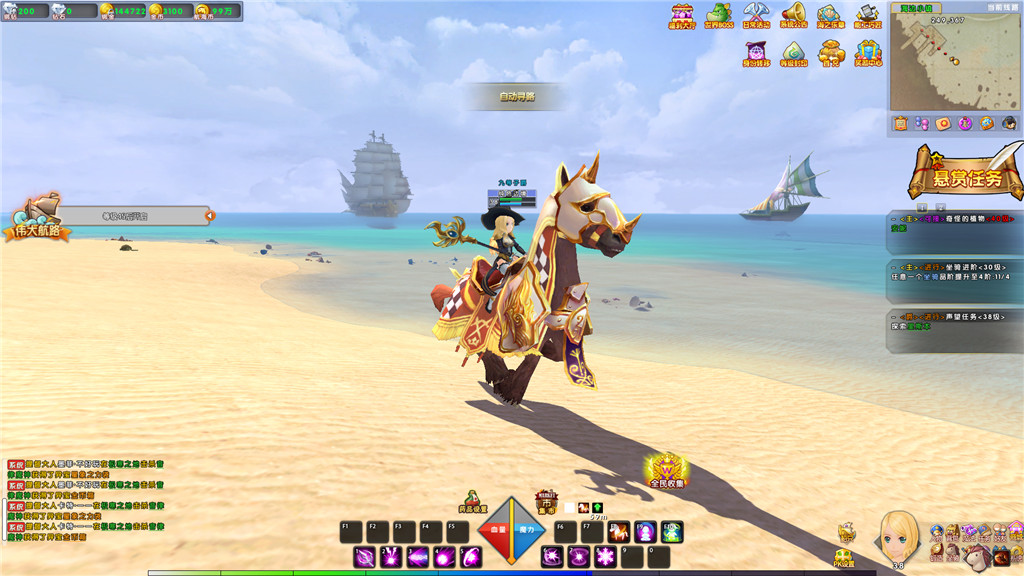The height and width of the screenshot is (576, 1024).
Task: Open the 药品设置 potion settings icon
Action: (x=473, y=502)
